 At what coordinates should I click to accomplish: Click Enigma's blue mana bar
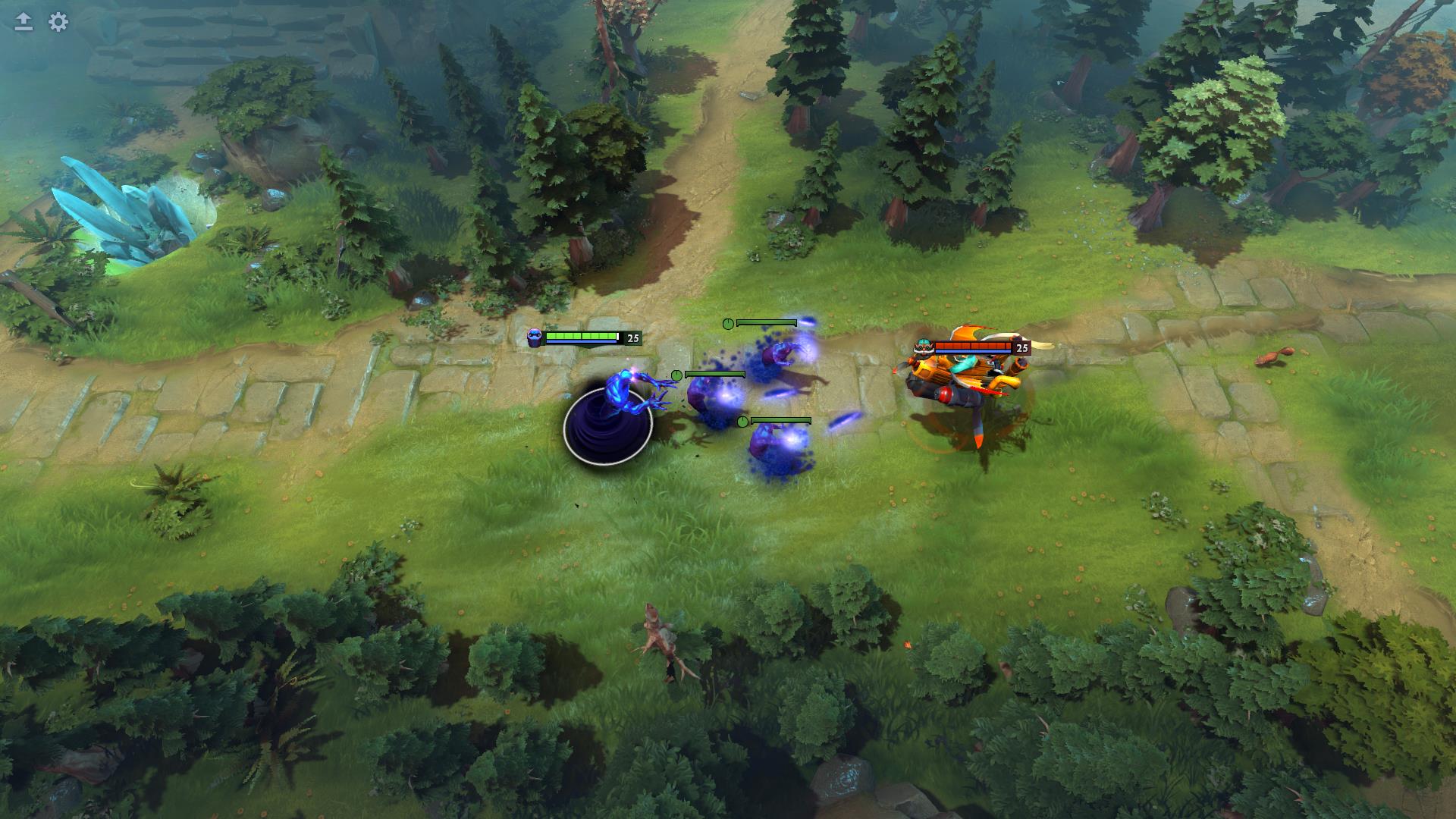581,341
